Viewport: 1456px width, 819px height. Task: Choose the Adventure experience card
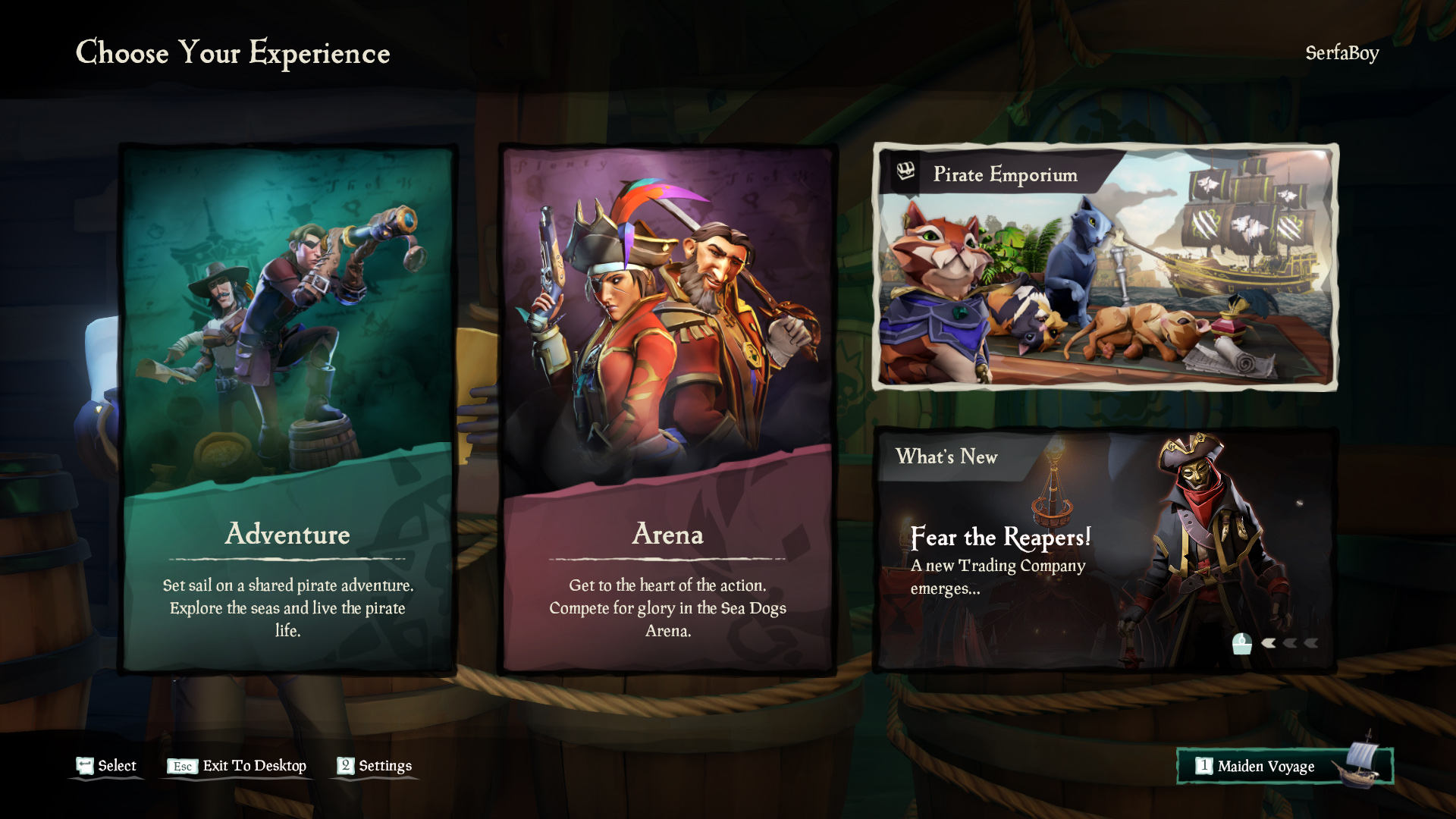(287, 409)
